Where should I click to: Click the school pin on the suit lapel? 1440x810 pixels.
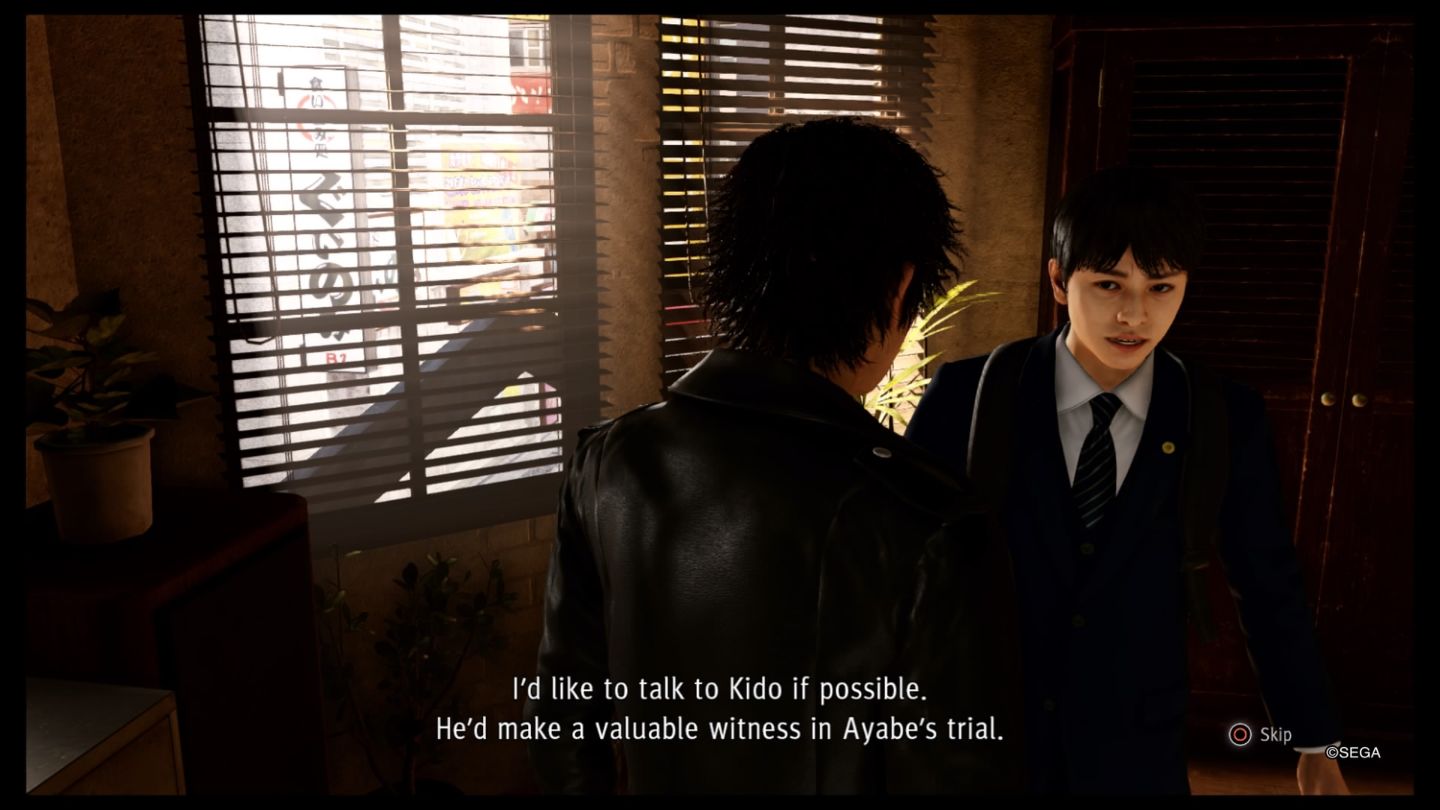1167,446
